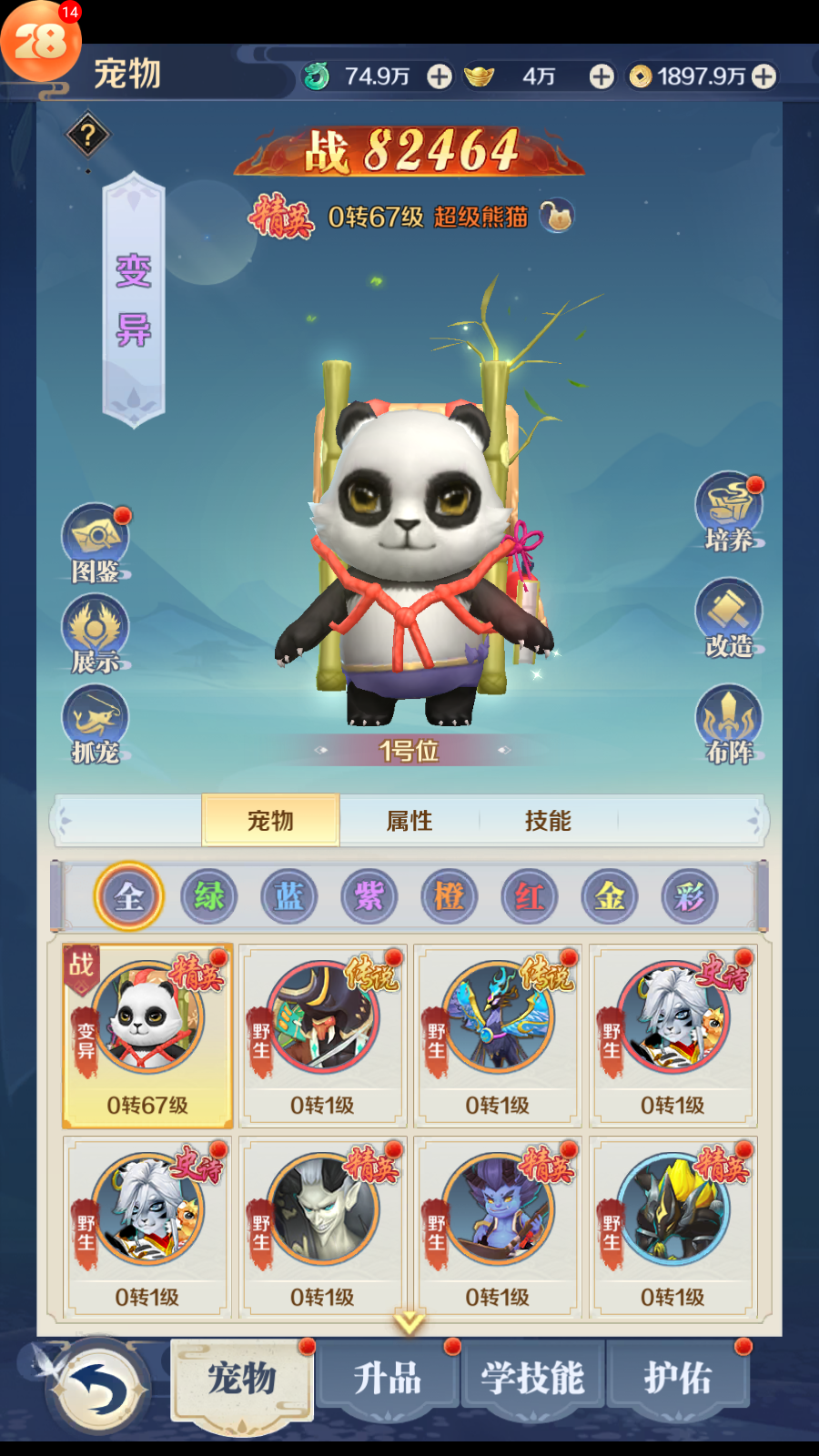Open the 抓宠 pet capture icon
Viewport: 819px width, 1456px height.
pos(96,723)
